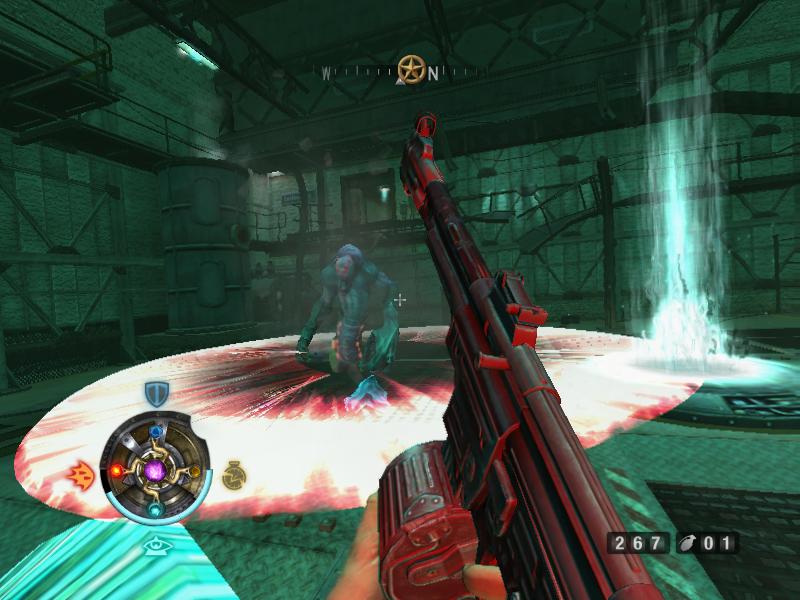Activate the blue Shield veil power icon

155,393
